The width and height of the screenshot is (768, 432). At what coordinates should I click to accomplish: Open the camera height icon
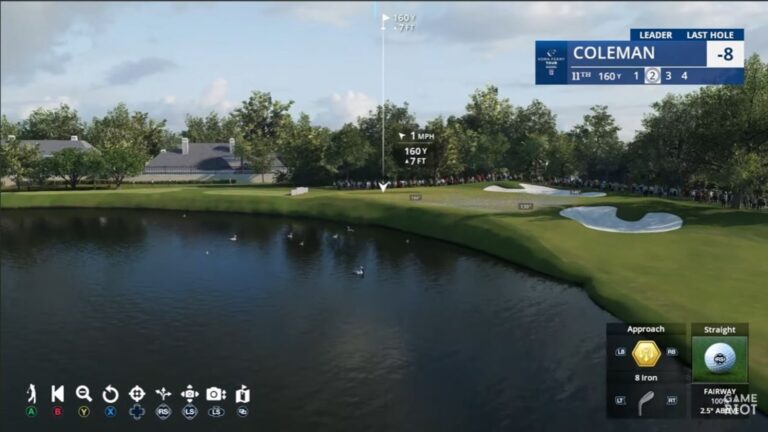[215, 394]
